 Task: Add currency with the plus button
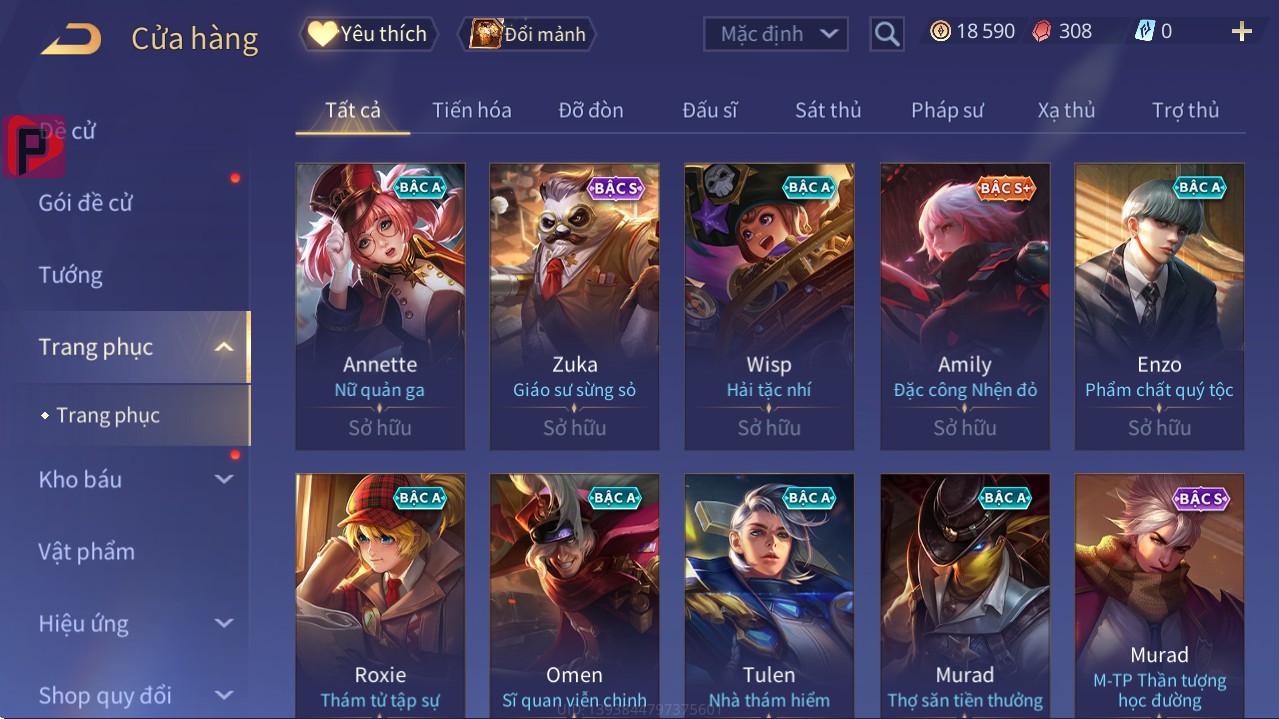click(1241, 32)
